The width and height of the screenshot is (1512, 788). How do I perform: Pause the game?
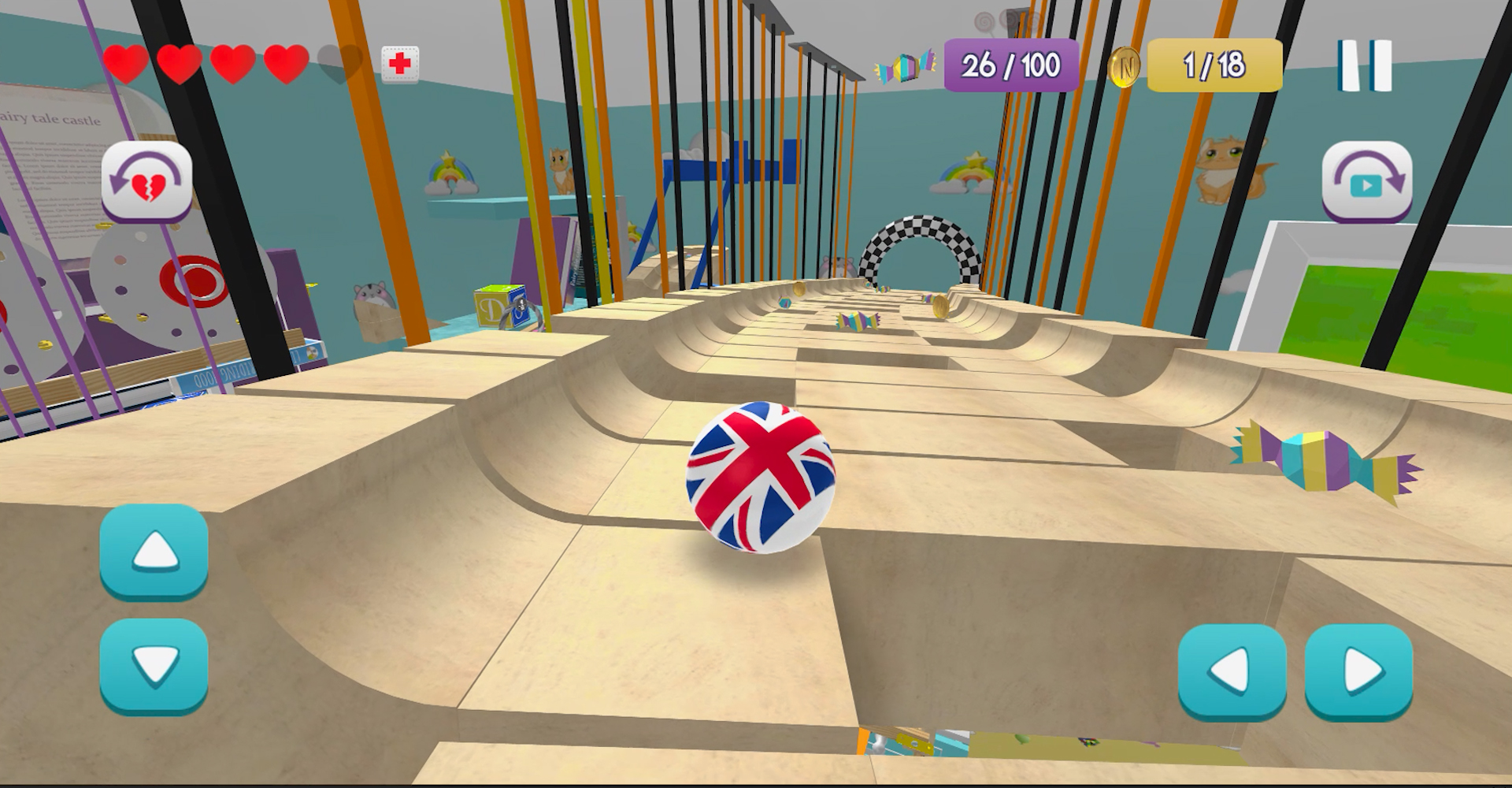(1364, 65)
